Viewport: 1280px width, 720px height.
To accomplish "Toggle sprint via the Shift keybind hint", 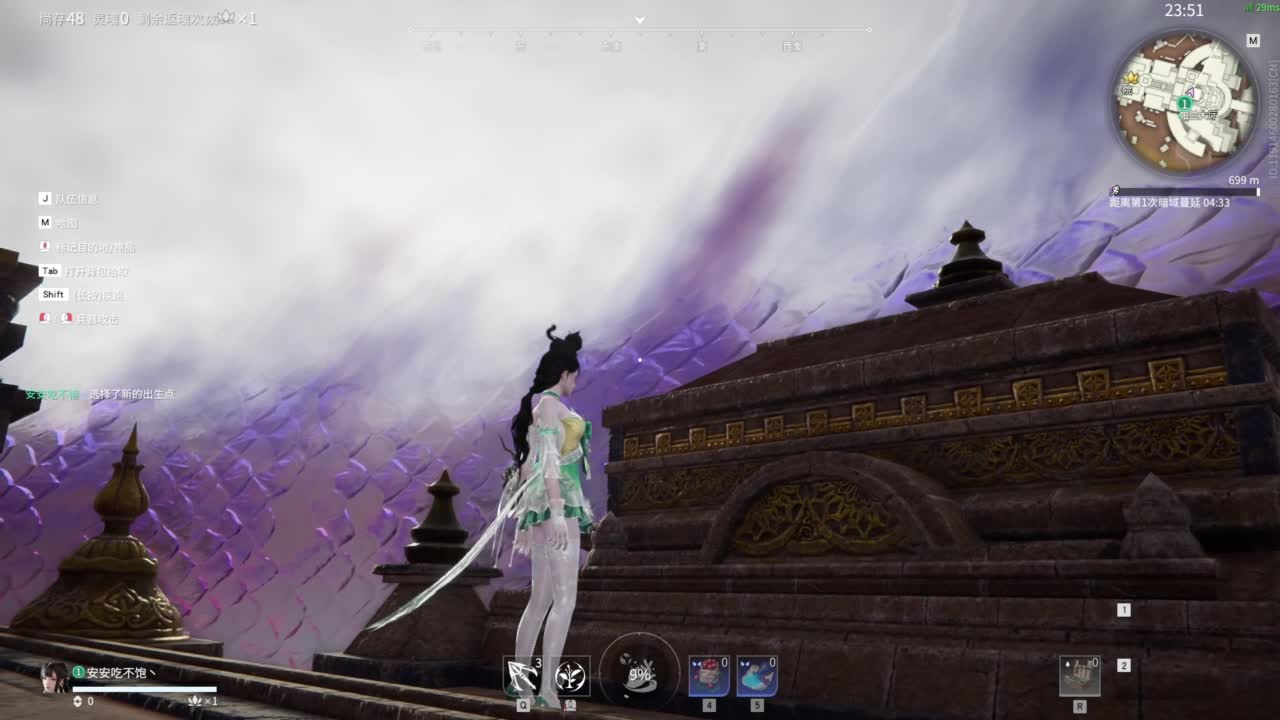I will [x=52, y=294].
